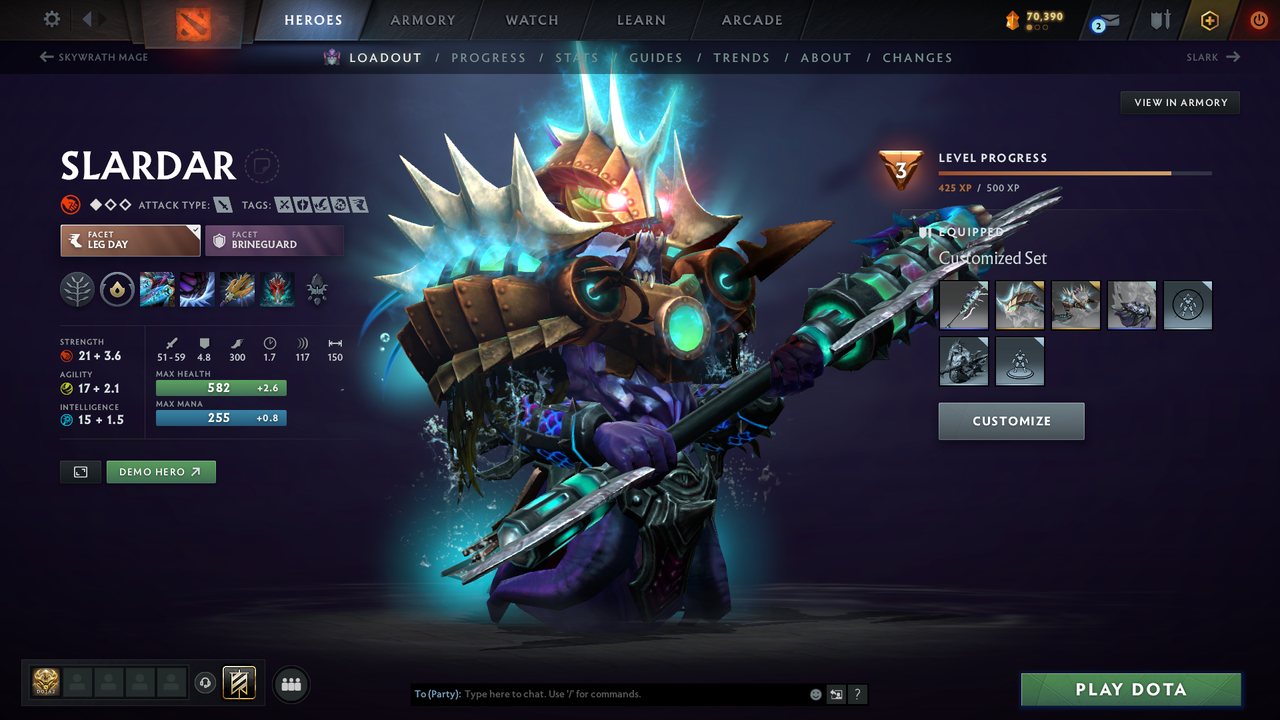
Task: Click the Aghanim's Shard upgrade icon
Action: [x=317, y=289]
